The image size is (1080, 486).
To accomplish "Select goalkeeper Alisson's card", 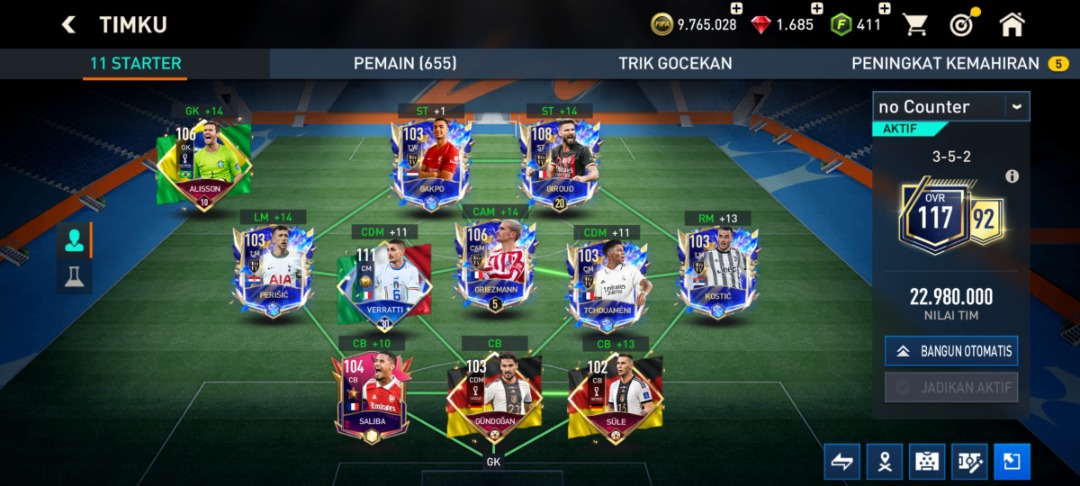I will tap(205, 162).
